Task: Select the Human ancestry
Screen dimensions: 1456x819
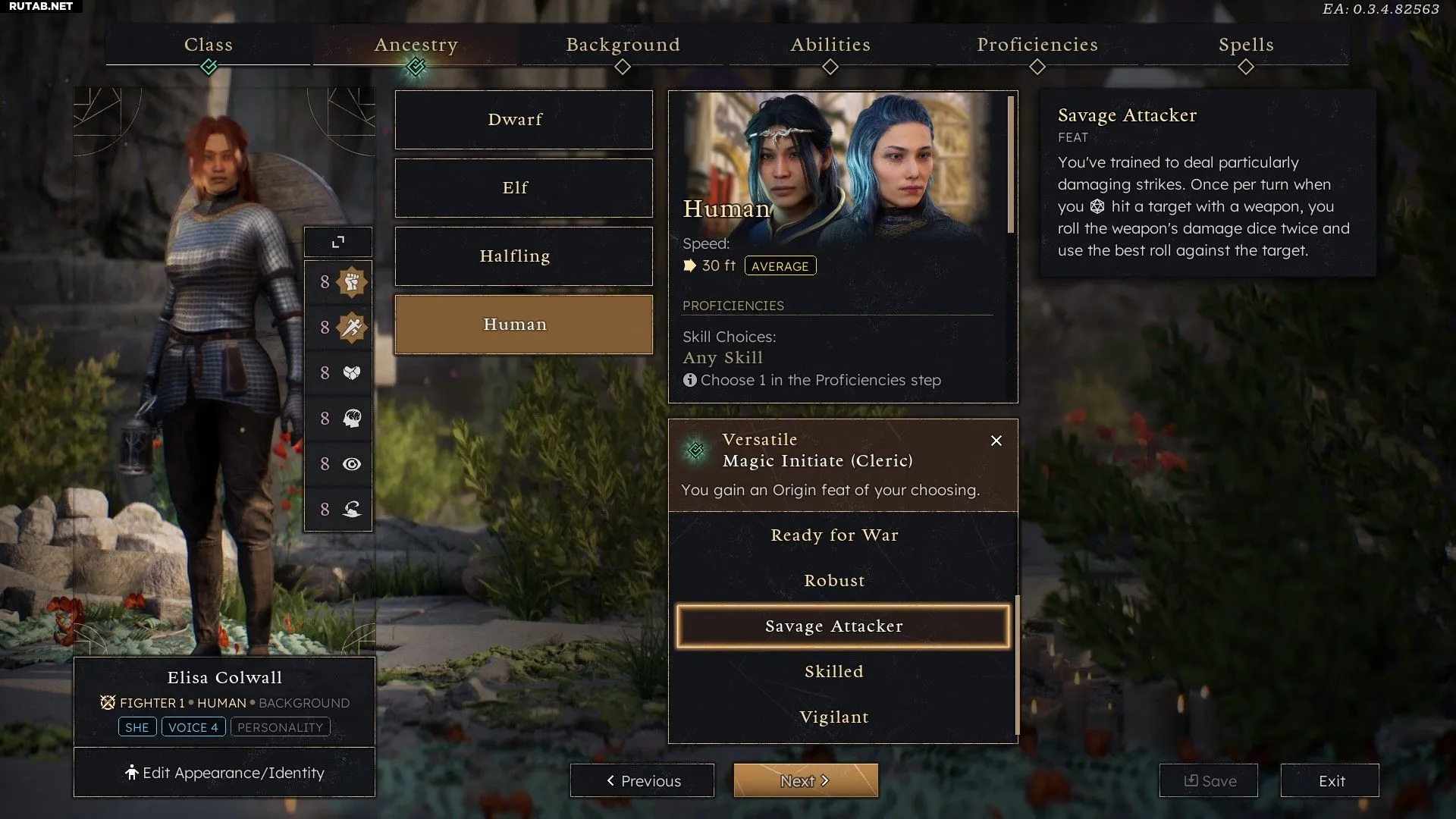Action: click(523, 325)
